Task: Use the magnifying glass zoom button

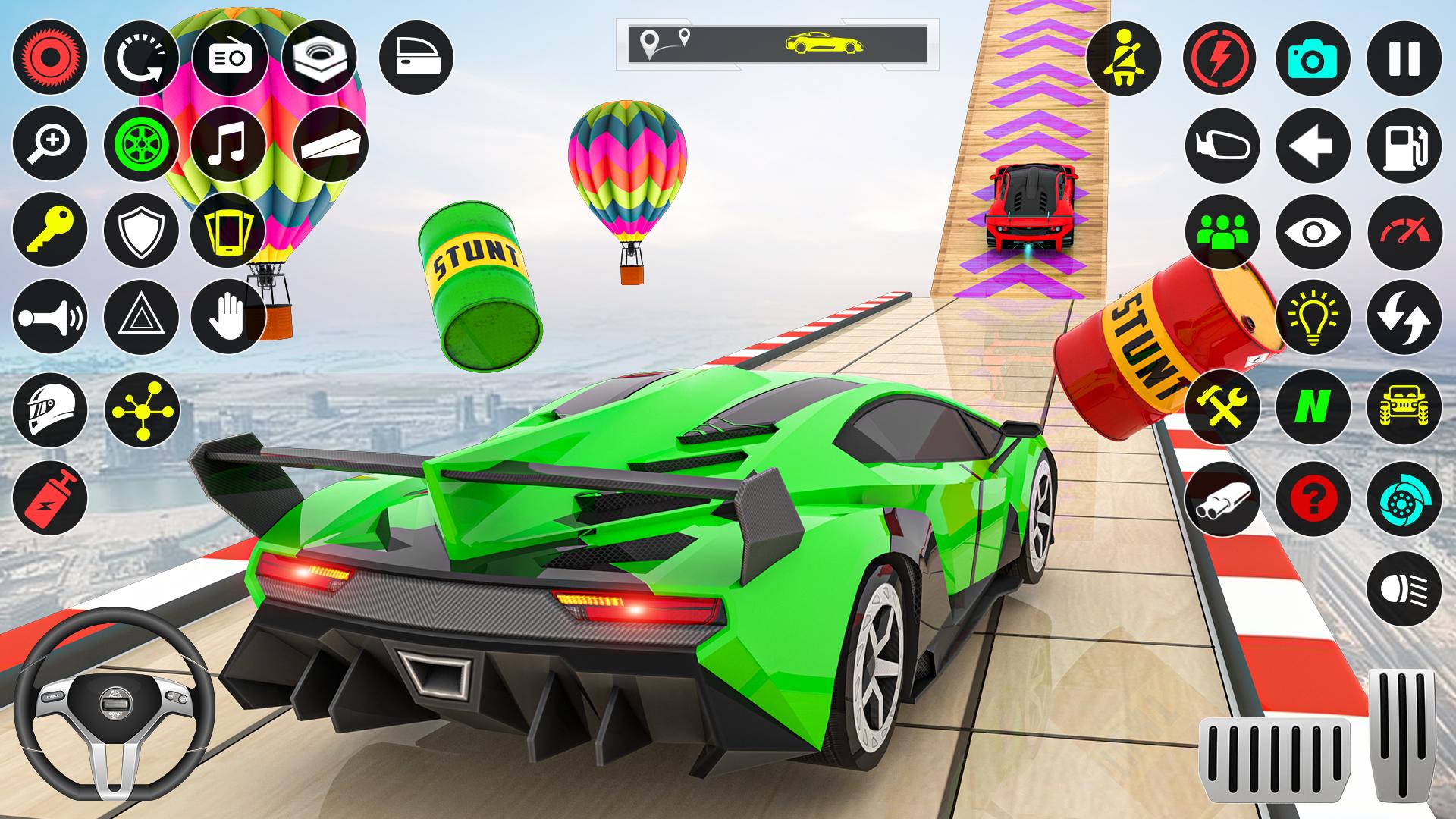Action: [50, 145]
